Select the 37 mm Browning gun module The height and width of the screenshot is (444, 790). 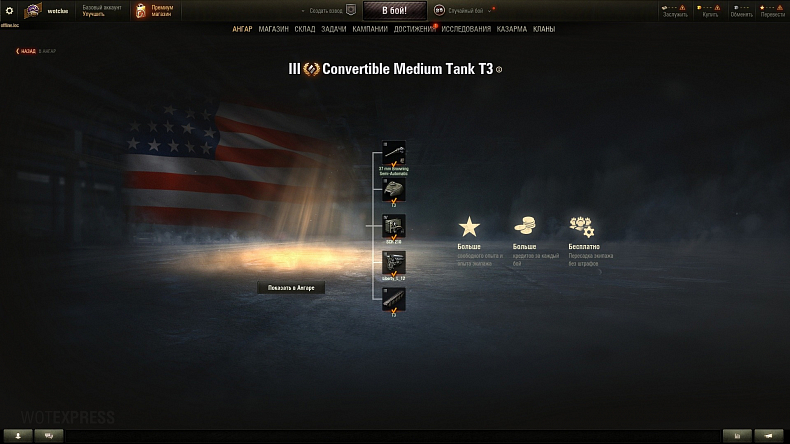(394, 153)
